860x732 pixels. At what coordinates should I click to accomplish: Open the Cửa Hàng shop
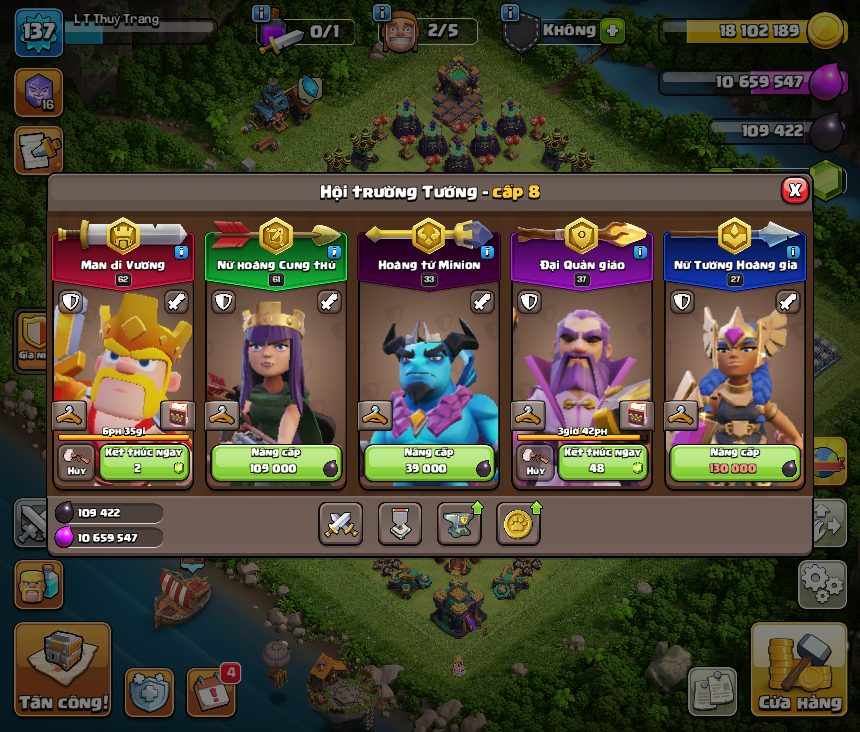pyautogui.click(x=799, y=669)
